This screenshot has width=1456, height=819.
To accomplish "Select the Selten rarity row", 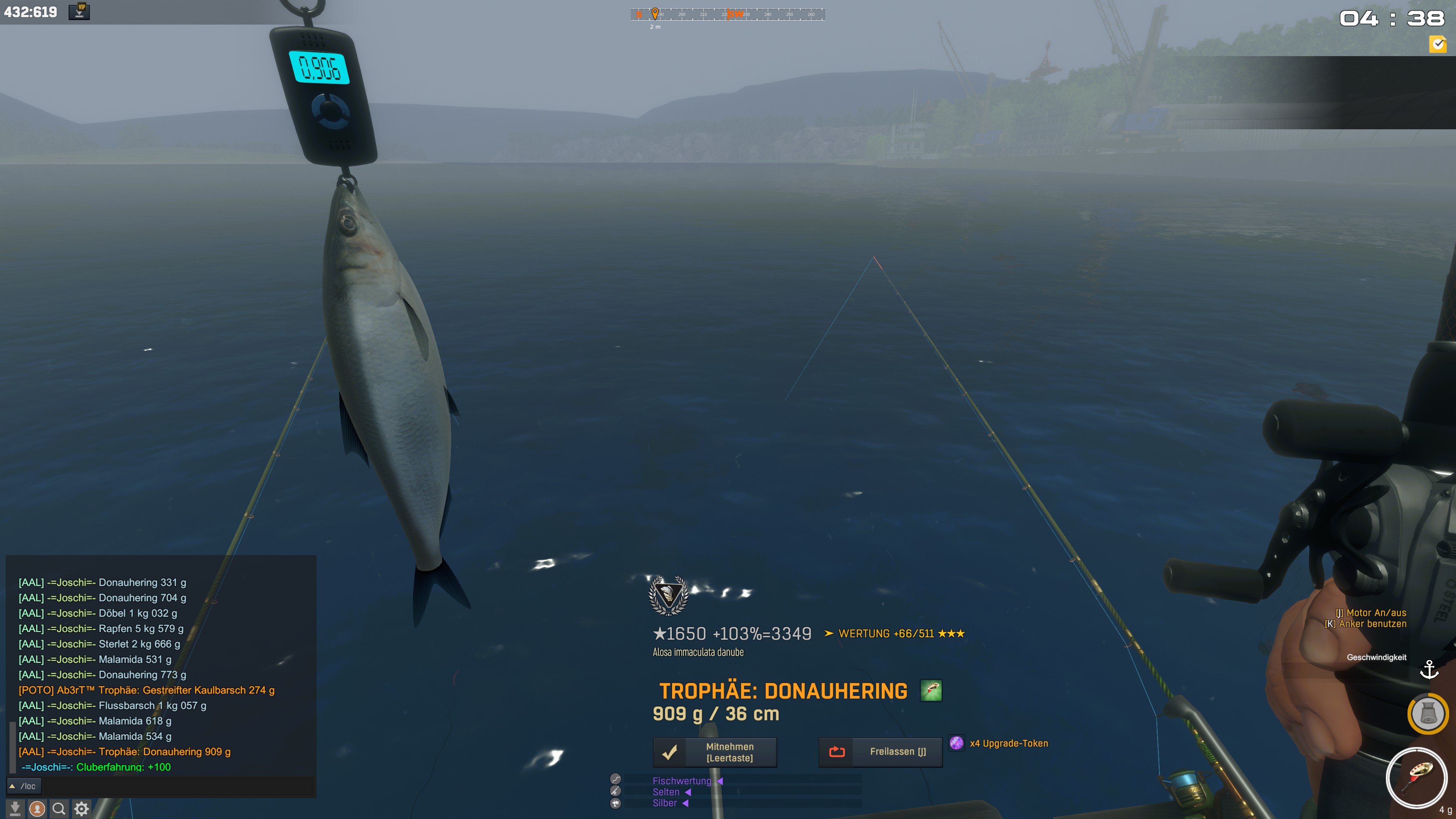I will tap(666, 792).
